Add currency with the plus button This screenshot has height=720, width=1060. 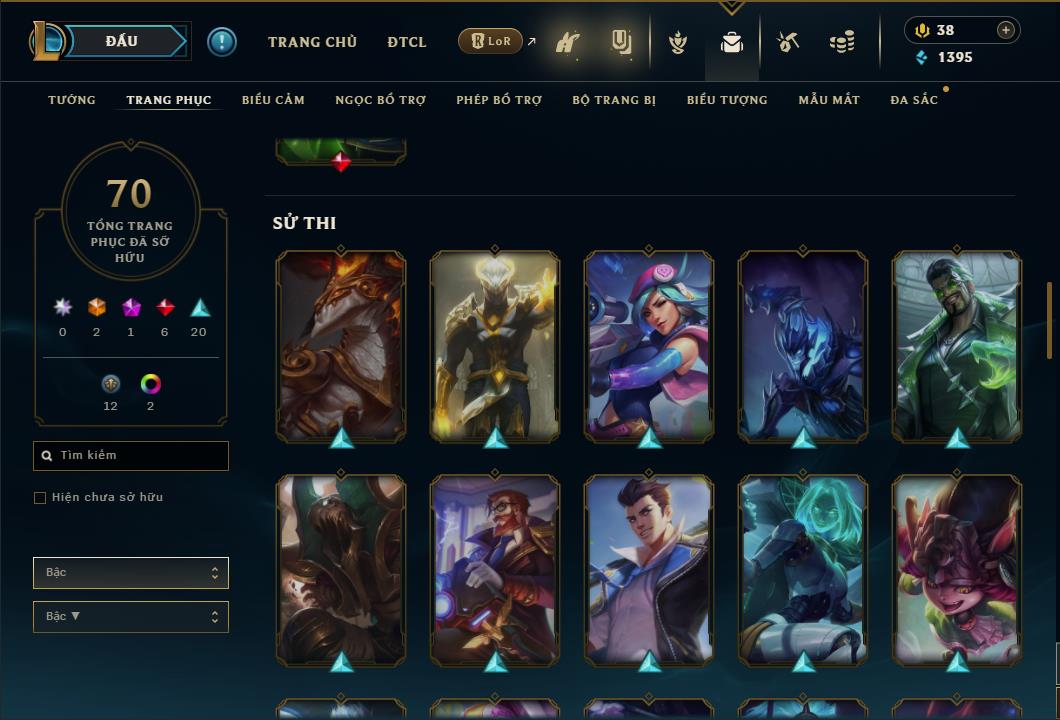pyautogui.click(x=1006, y=30)
